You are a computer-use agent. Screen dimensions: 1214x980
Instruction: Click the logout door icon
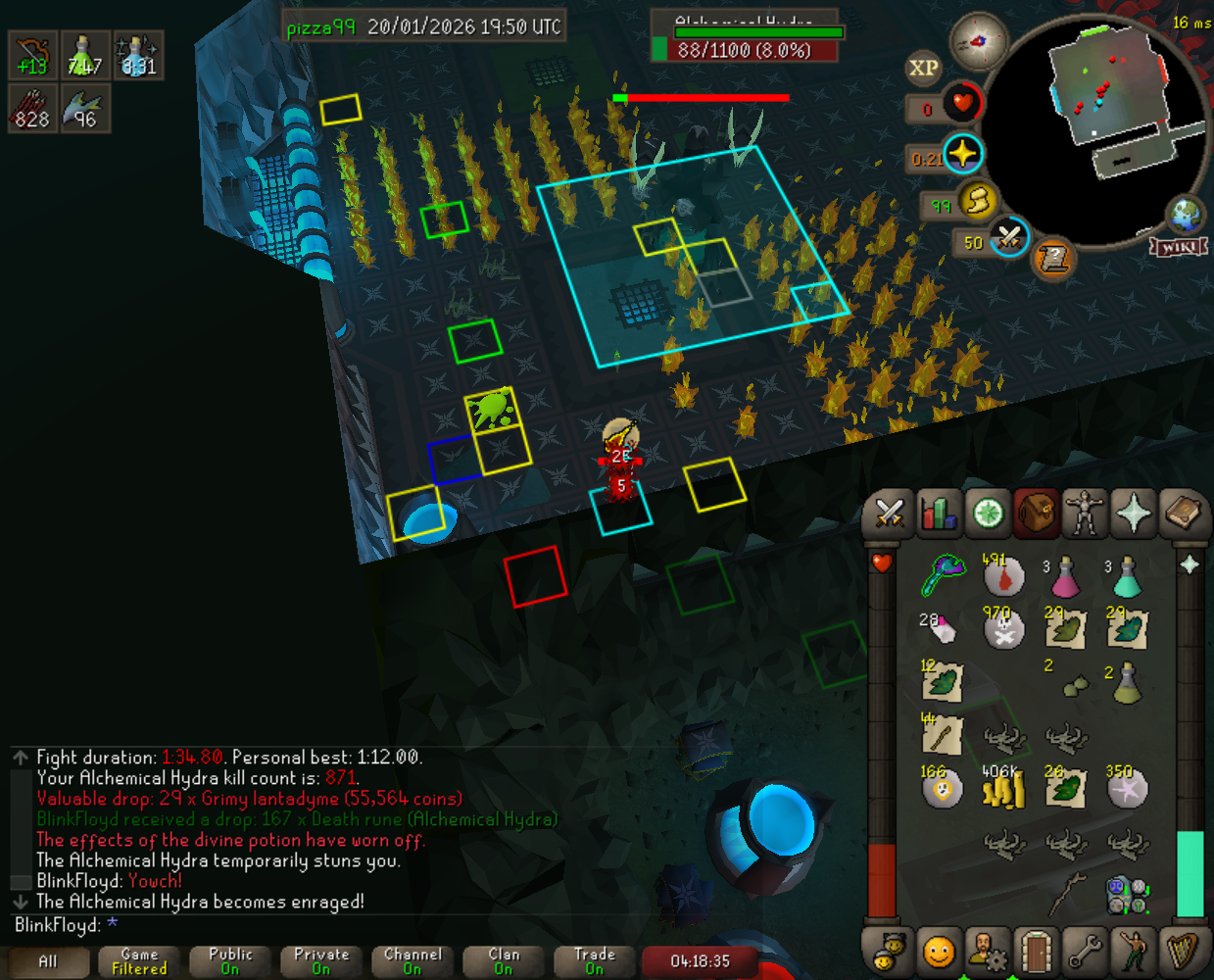coord(1036,950)
